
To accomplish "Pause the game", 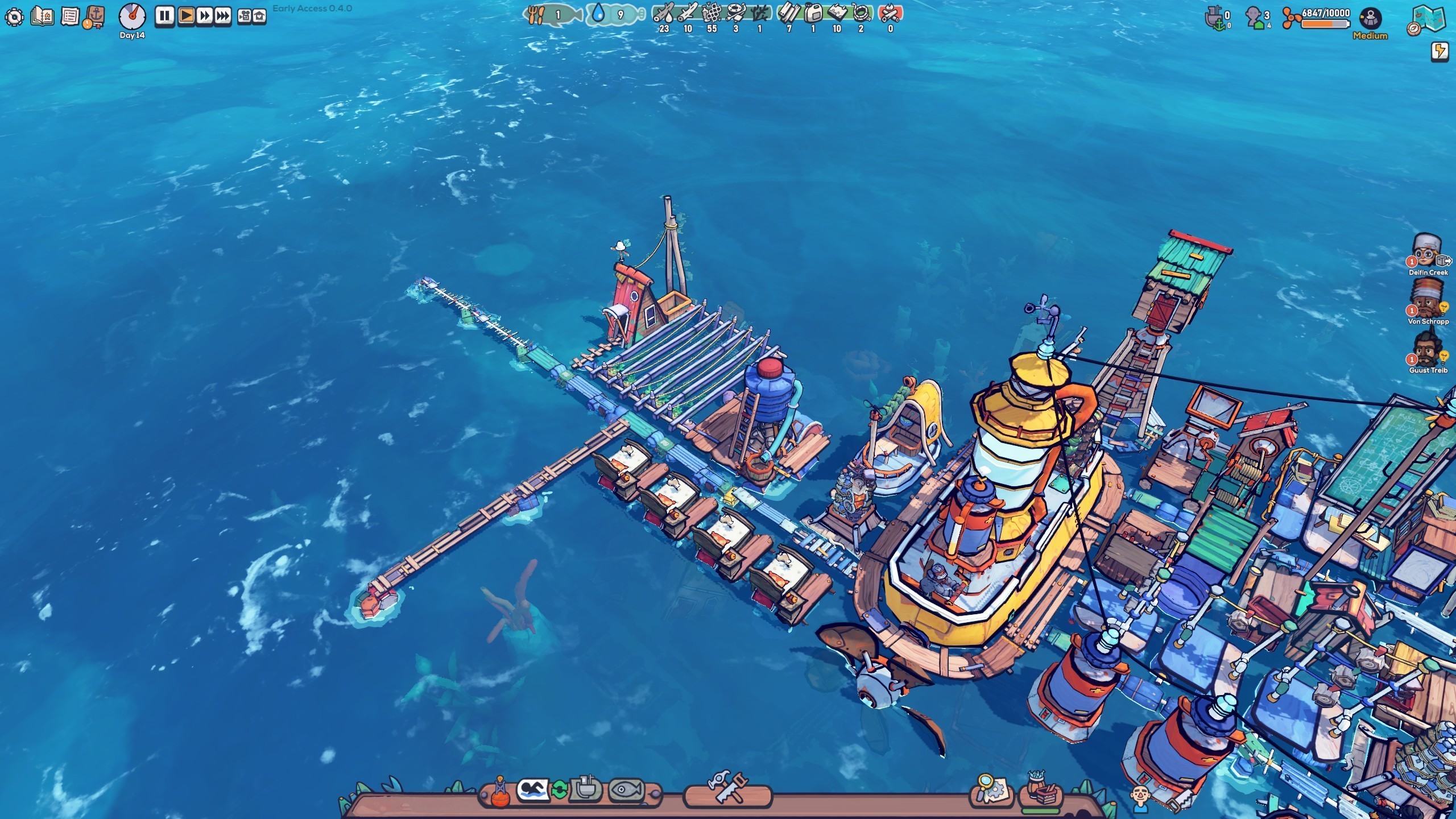I will [x=165, y=16].
